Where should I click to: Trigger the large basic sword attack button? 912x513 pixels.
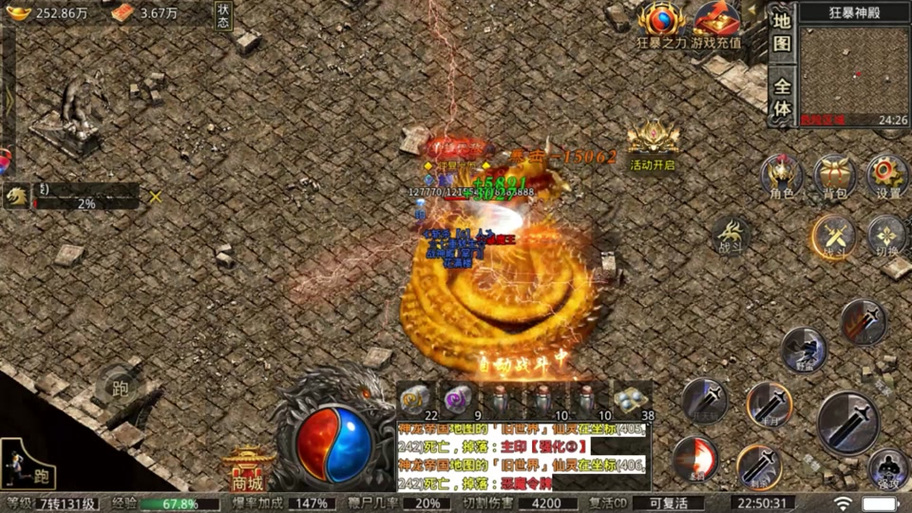pos(848,421)
